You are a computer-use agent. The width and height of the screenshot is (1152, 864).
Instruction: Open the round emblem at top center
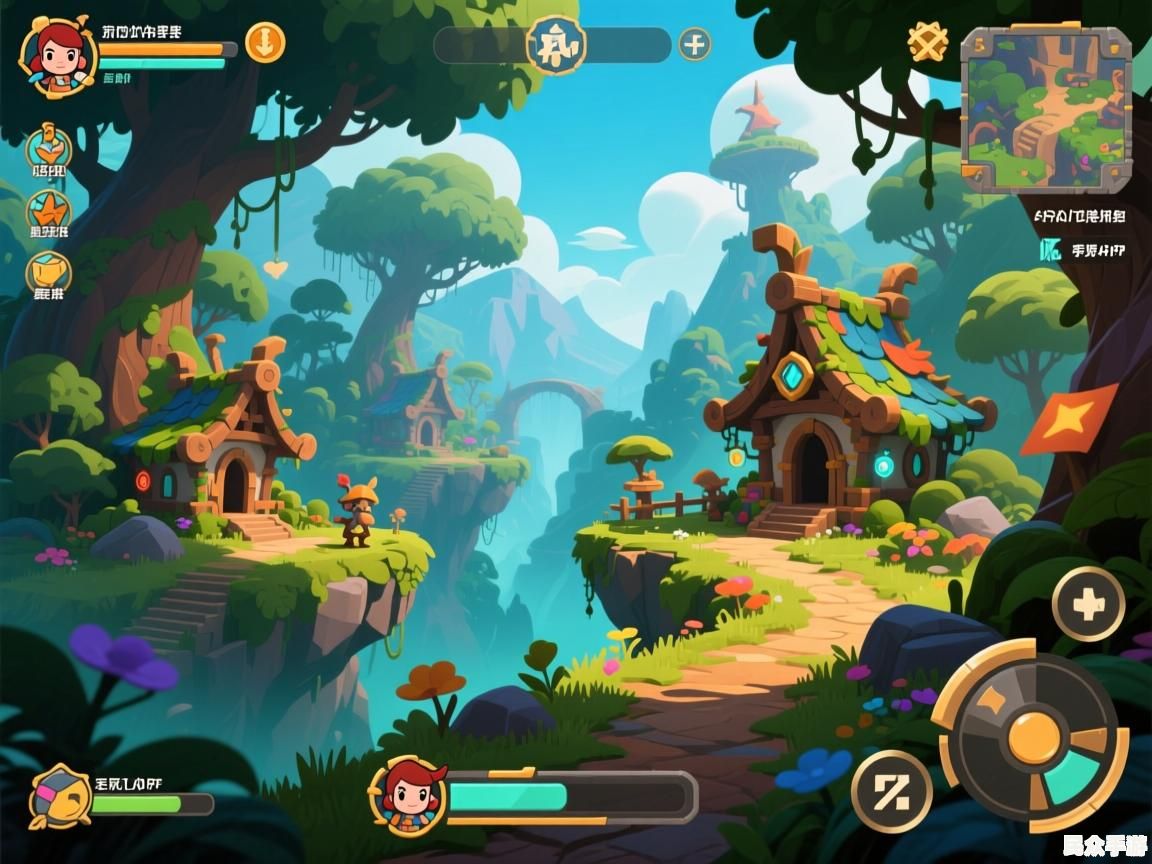point(556,45)
